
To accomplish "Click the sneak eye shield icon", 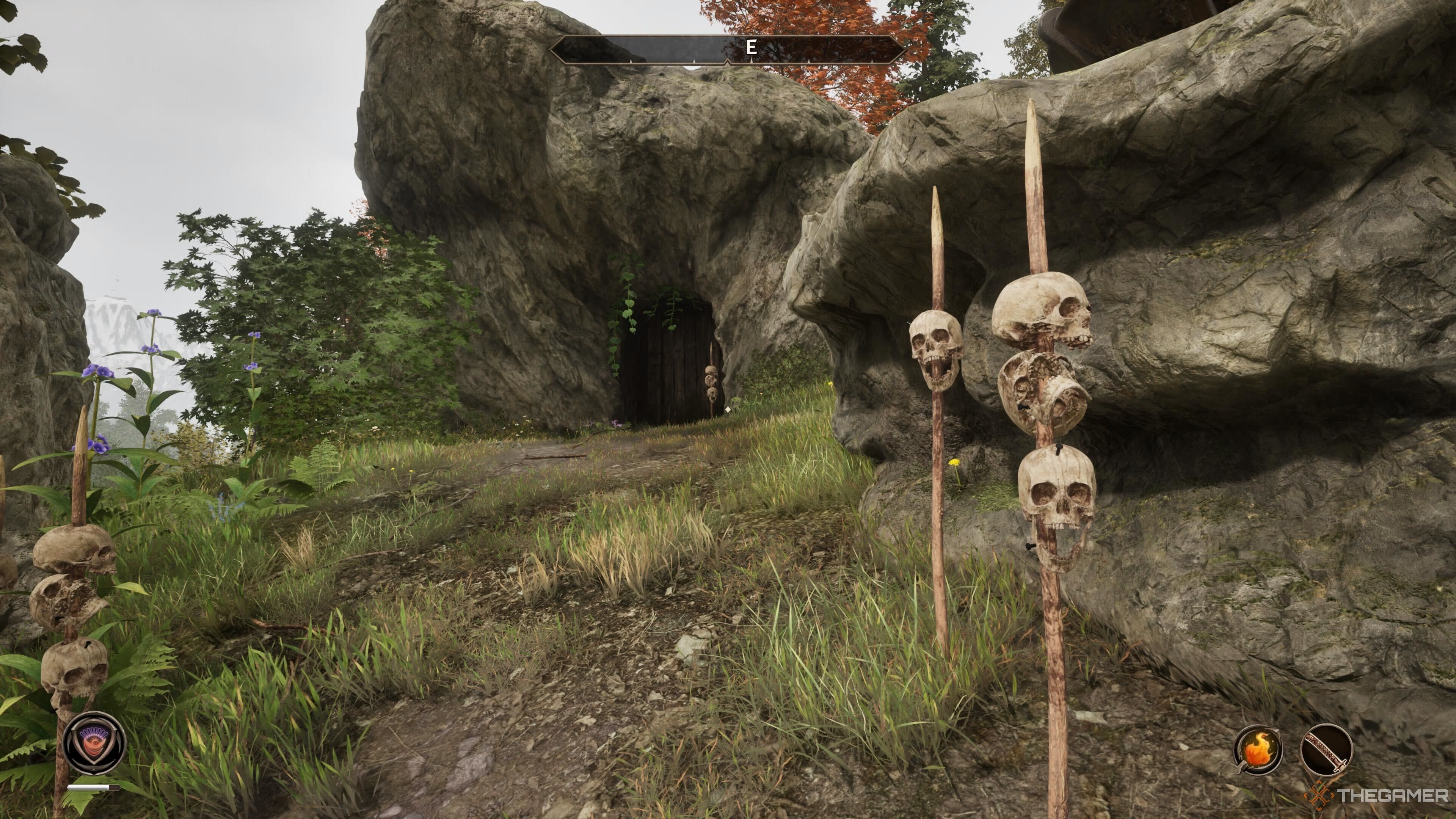I will point(94,743).
